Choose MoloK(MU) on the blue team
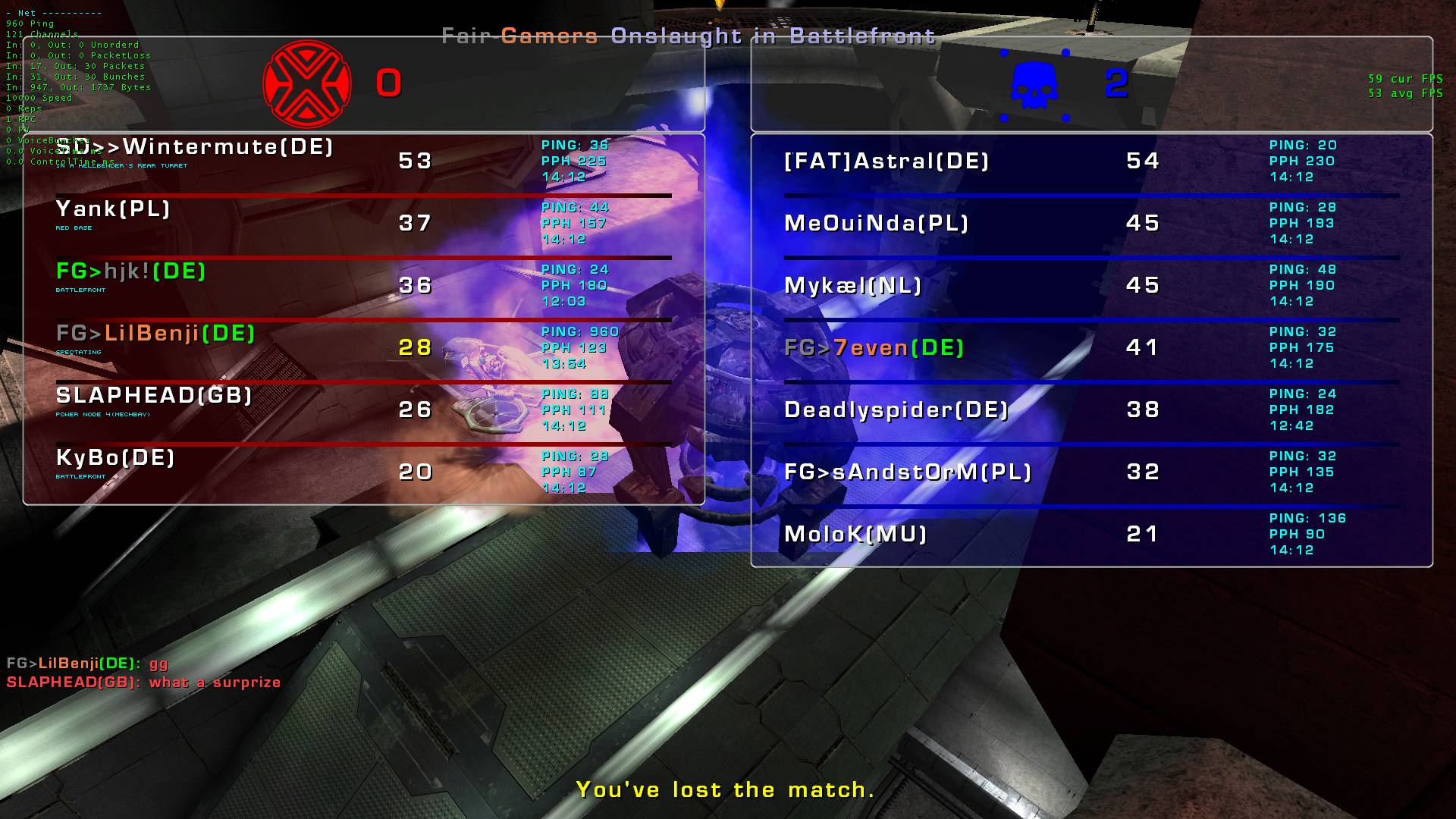Screen dimensions: 1456x819 click(856, 534)
